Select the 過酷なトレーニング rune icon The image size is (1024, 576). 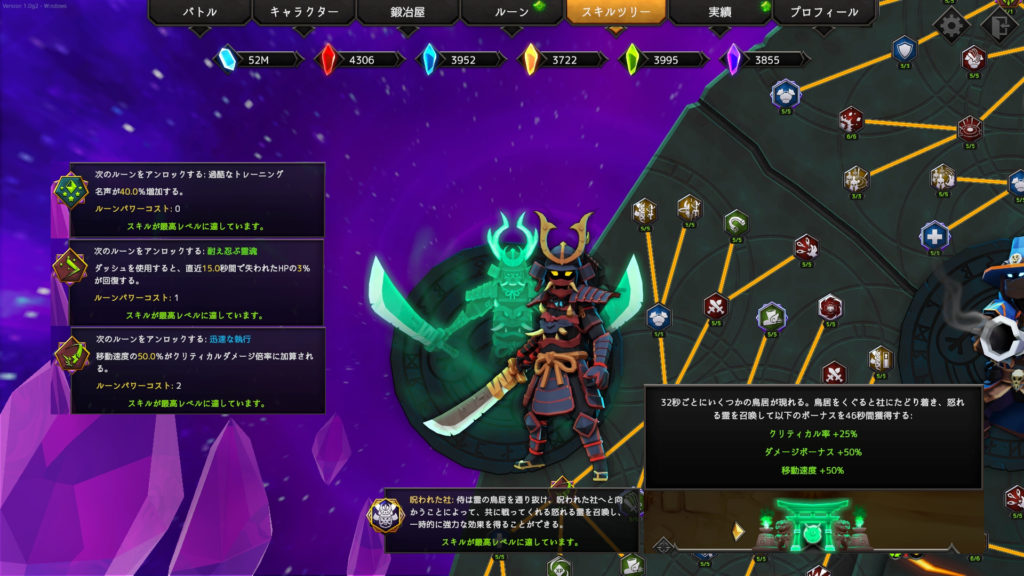tap(72, 189)
